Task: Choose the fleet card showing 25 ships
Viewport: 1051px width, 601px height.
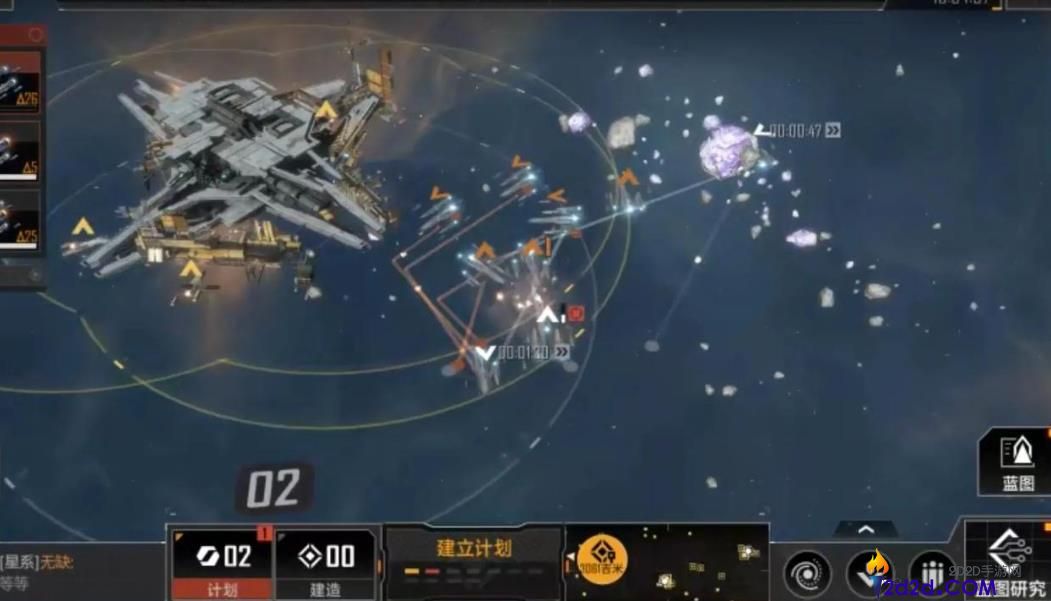Action: pos(20,221)
